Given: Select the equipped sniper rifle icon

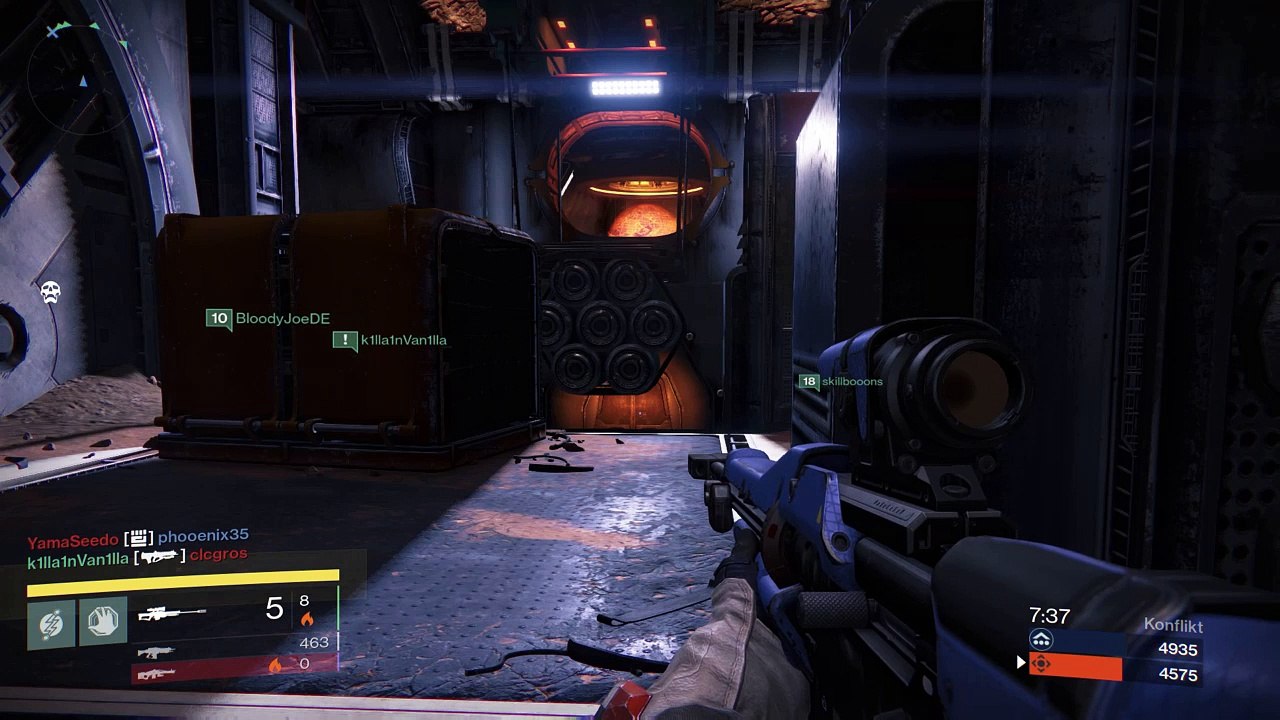Looking at the screenshot, I should click(172, 612).
